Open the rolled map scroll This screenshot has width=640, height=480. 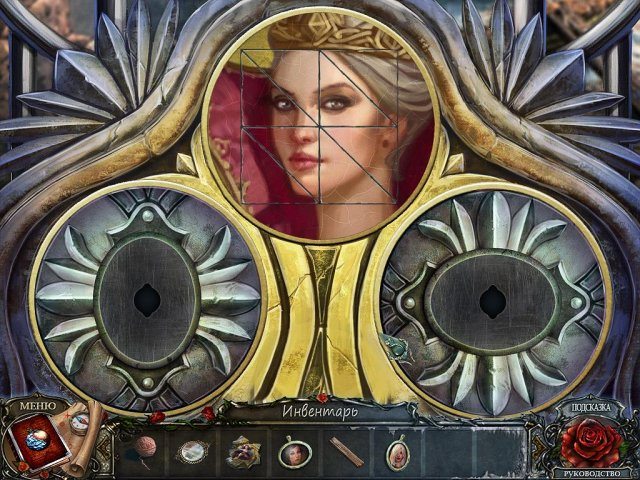88,425
